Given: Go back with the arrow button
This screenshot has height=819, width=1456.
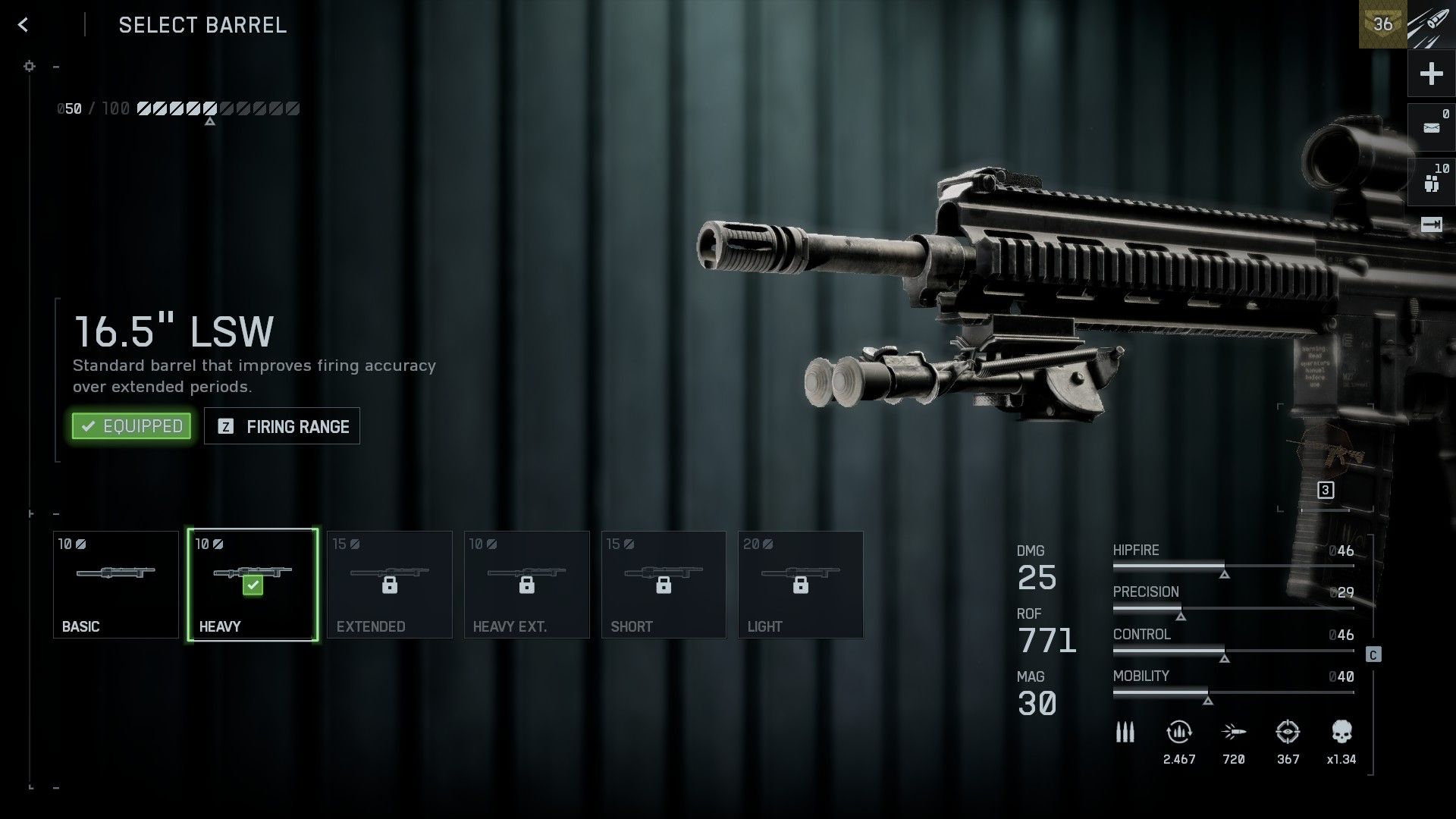Looking at the screenshot, I should [24, 25].
